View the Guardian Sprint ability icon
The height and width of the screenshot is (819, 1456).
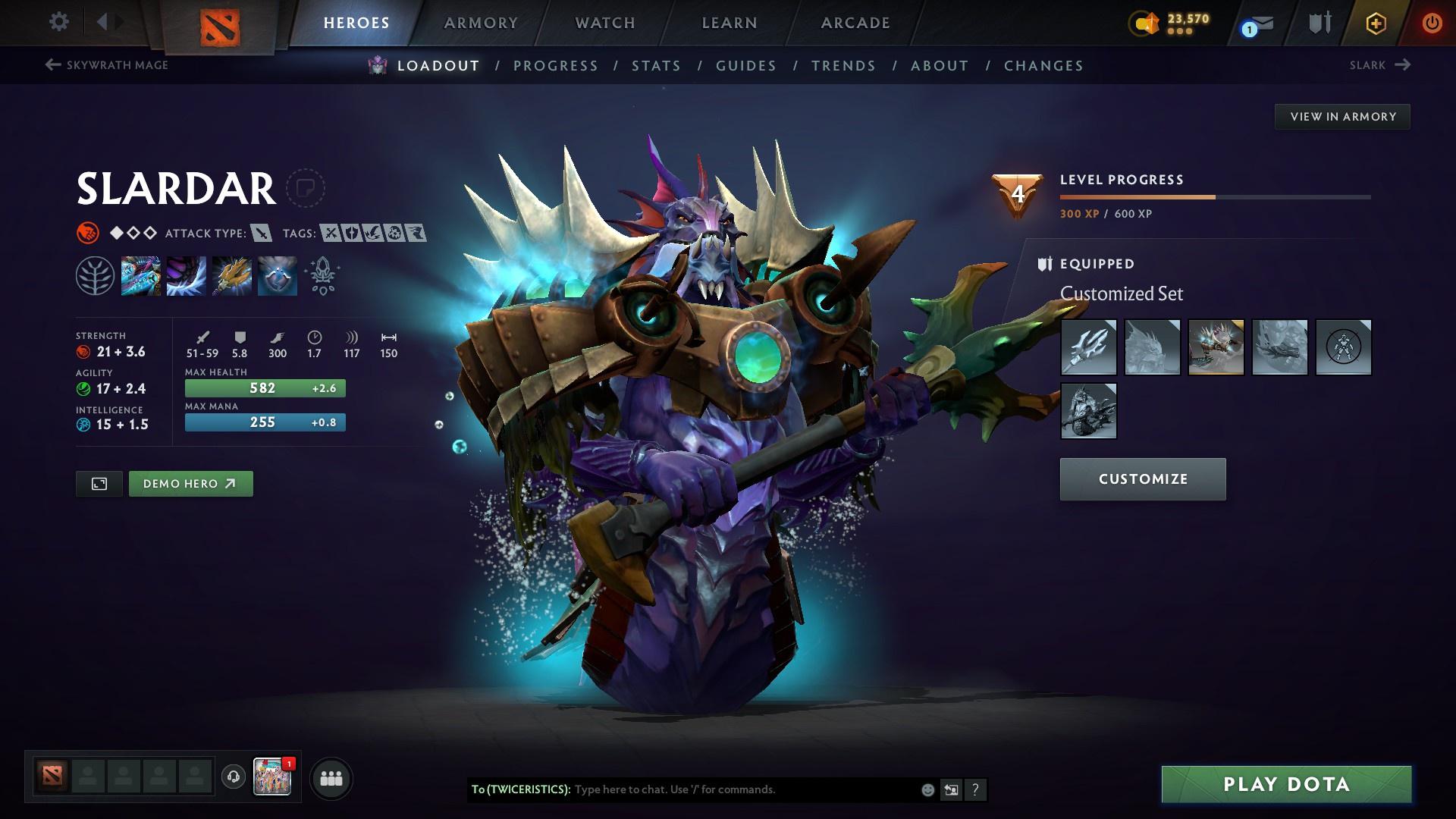[140, 275]
